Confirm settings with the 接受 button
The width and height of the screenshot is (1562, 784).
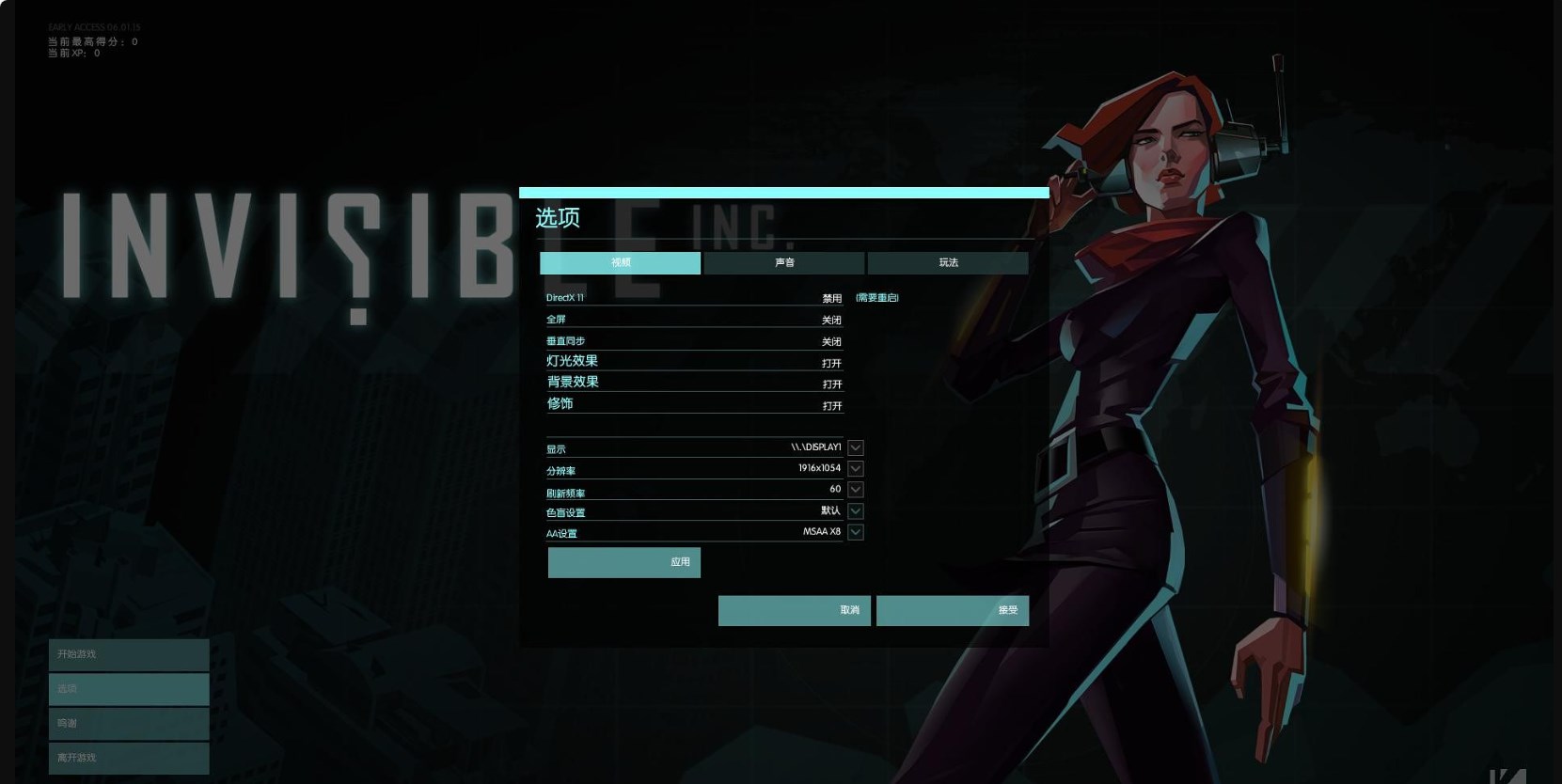[x=952, y=610]
